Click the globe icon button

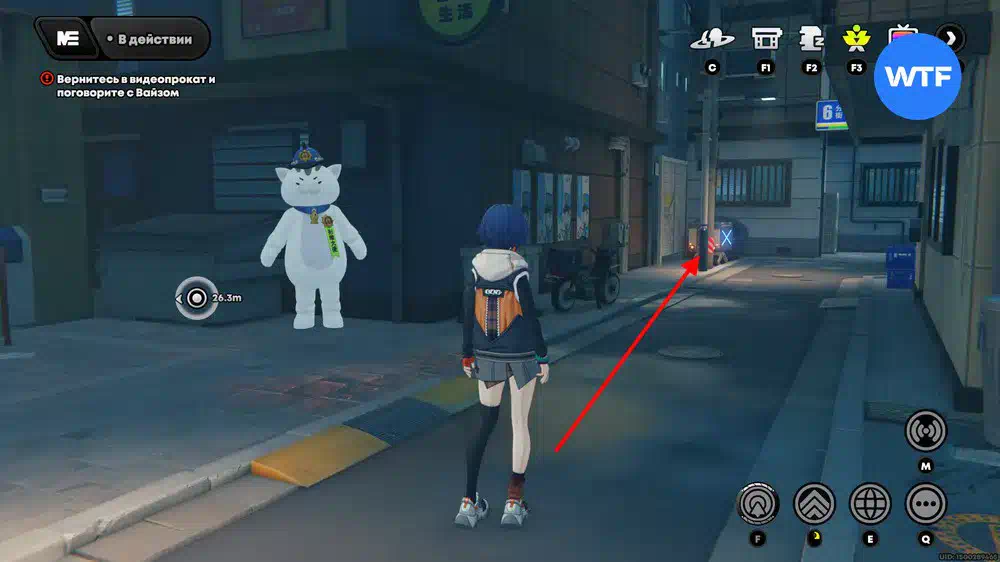point(870,503)
